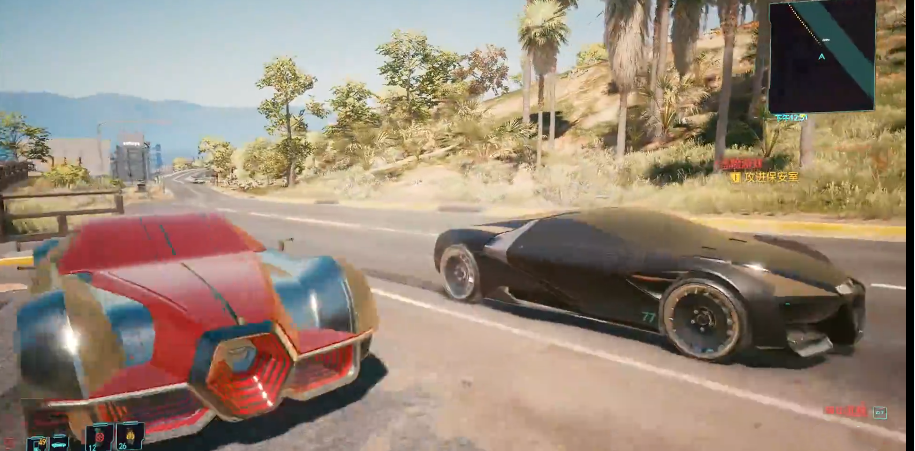Select the red-icon consumable quick slot
Viewport: 915px width, 451px height.
point(99,436)
